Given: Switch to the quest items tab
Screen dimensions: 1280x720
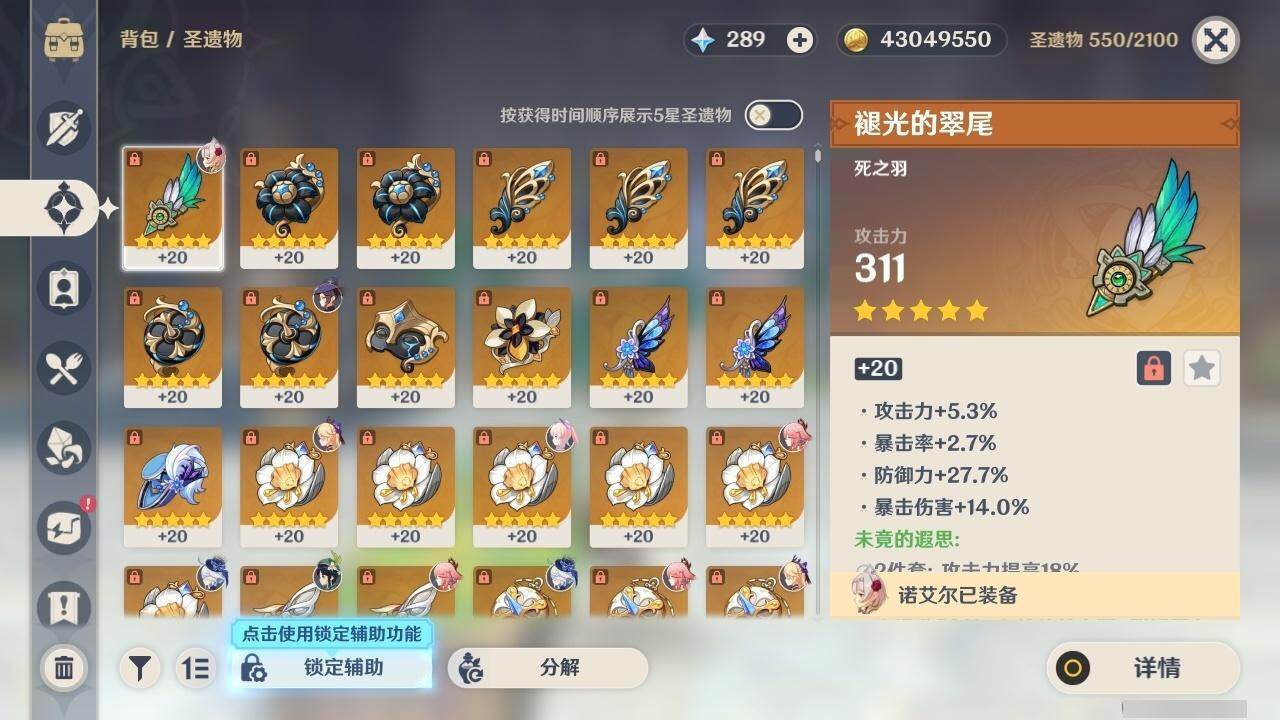Looking at the screenshot, I should (x=64, y=606).
